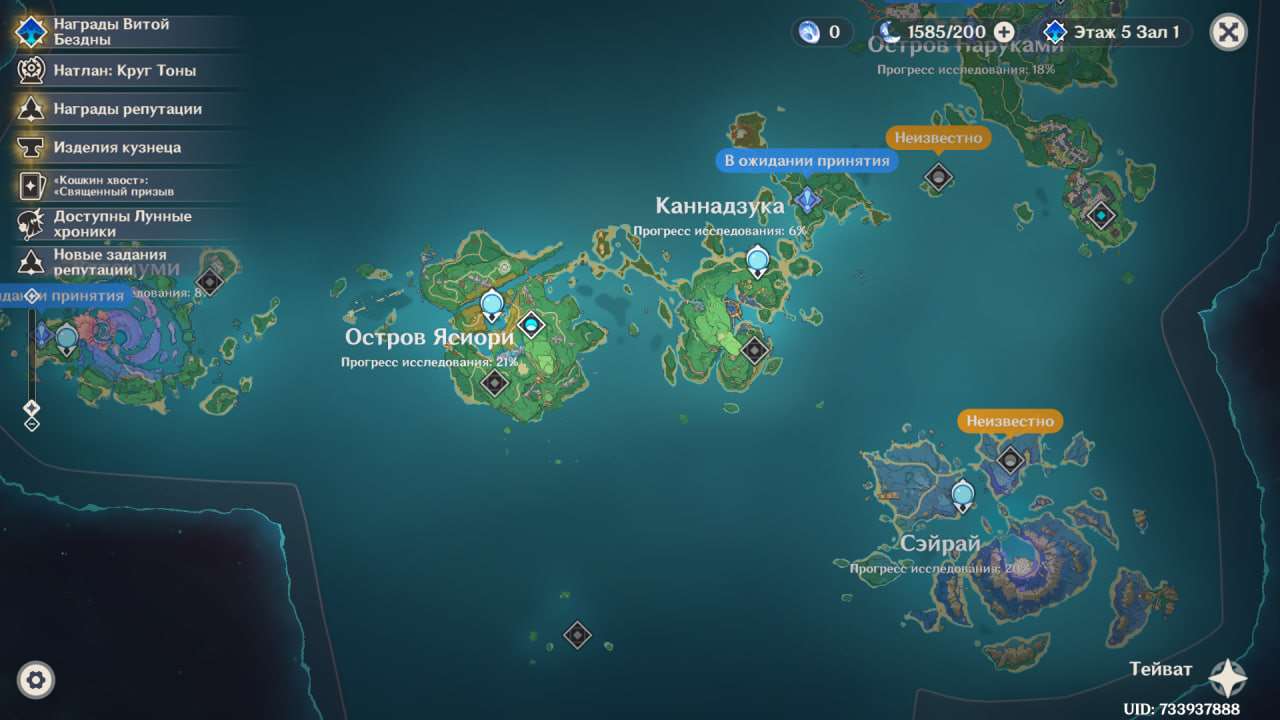
Task: Close the map with the X button
Action: coord(1228,32)
